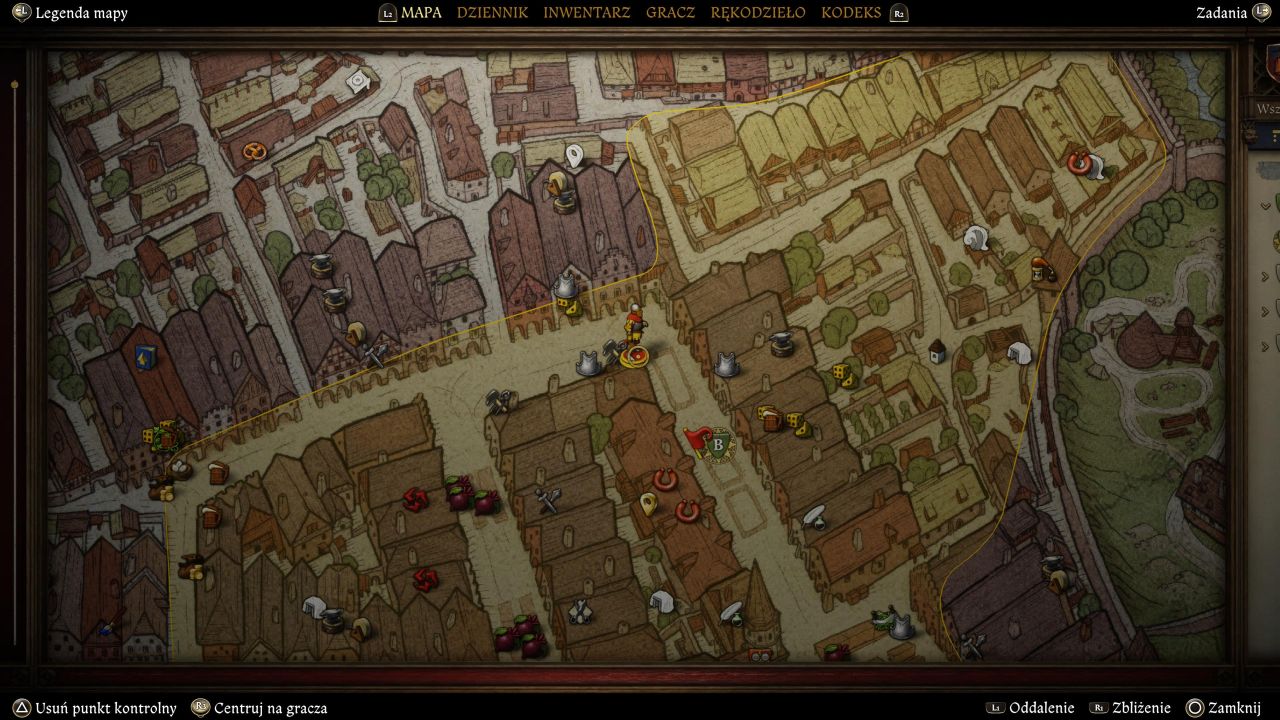The image size is (1280, 720).
Task: Click the blue shield map marker
Action: [145, 356]
